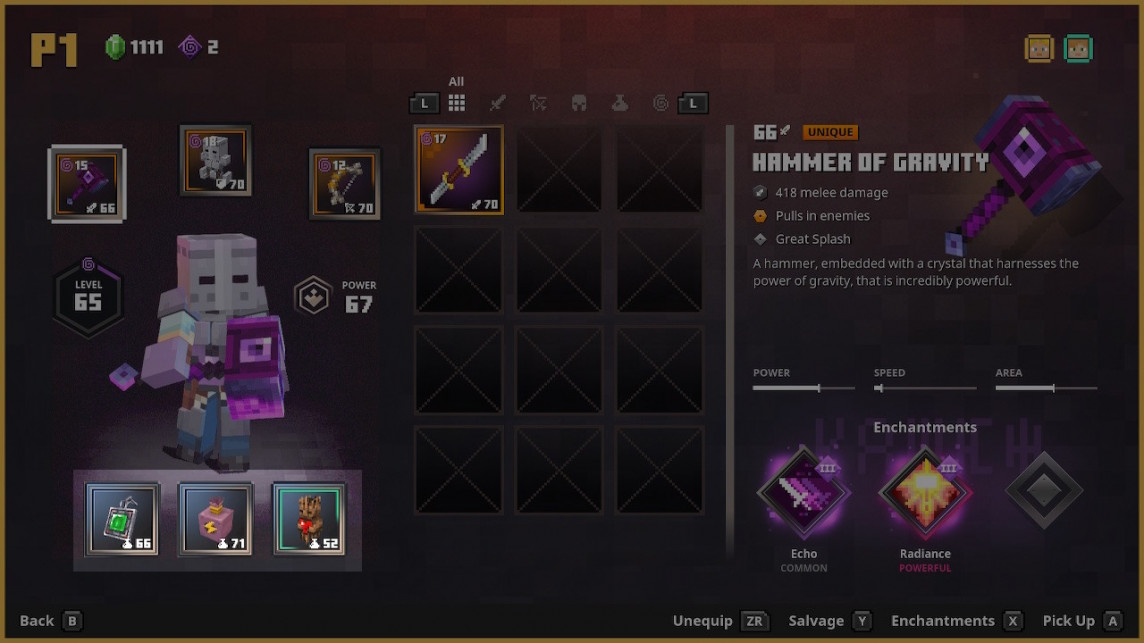Open the Radiance enchantment
Viewport: 1144px width, 643px height.
pos(925,492)
